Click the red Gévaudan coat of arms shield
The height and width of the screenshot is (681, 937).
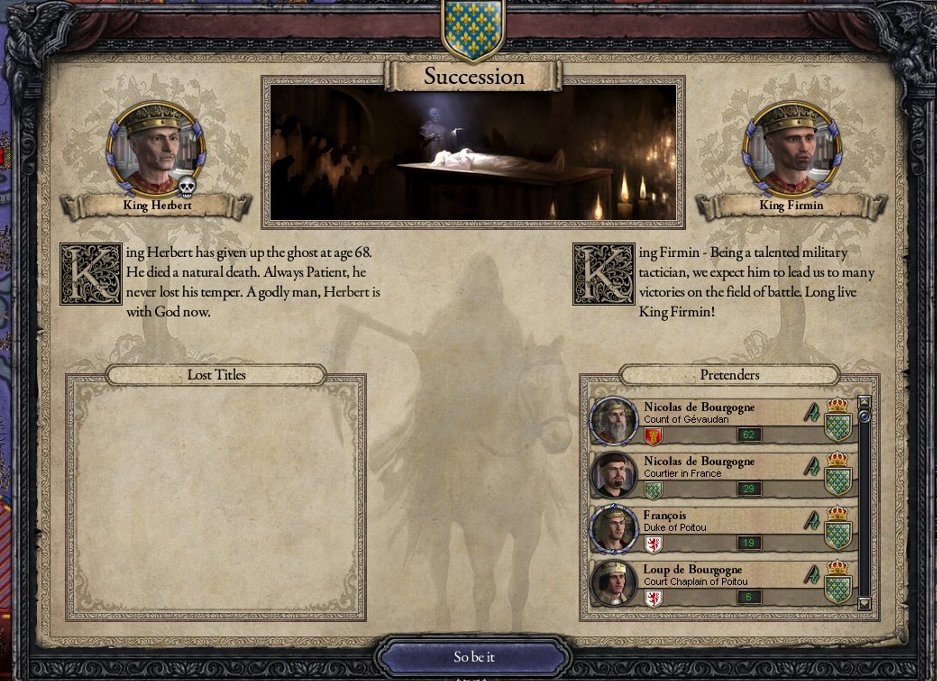tap(653, 436)
